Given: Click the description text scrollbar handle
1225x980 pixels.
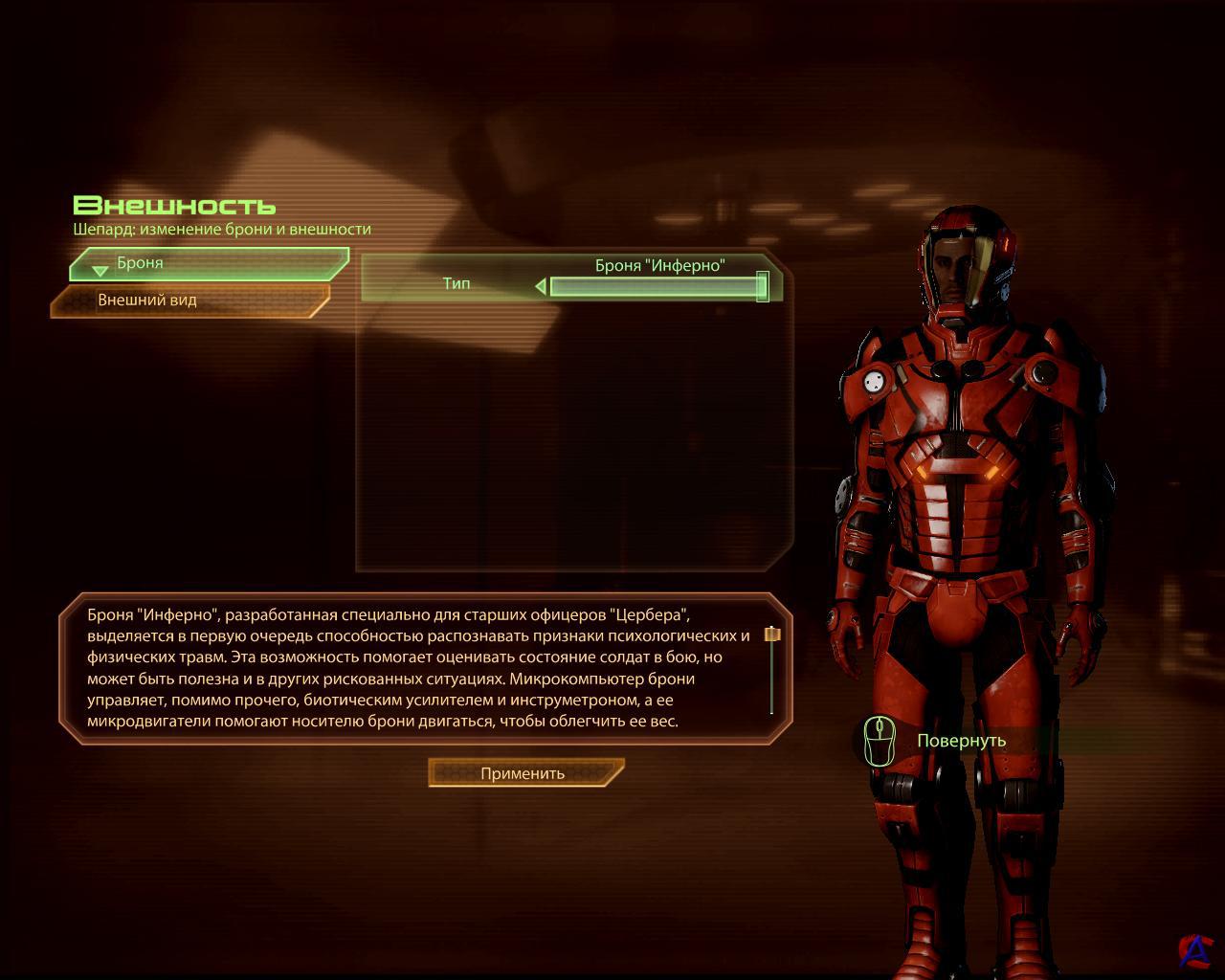Looking at the screenshot, I should (x=772, y=635).
